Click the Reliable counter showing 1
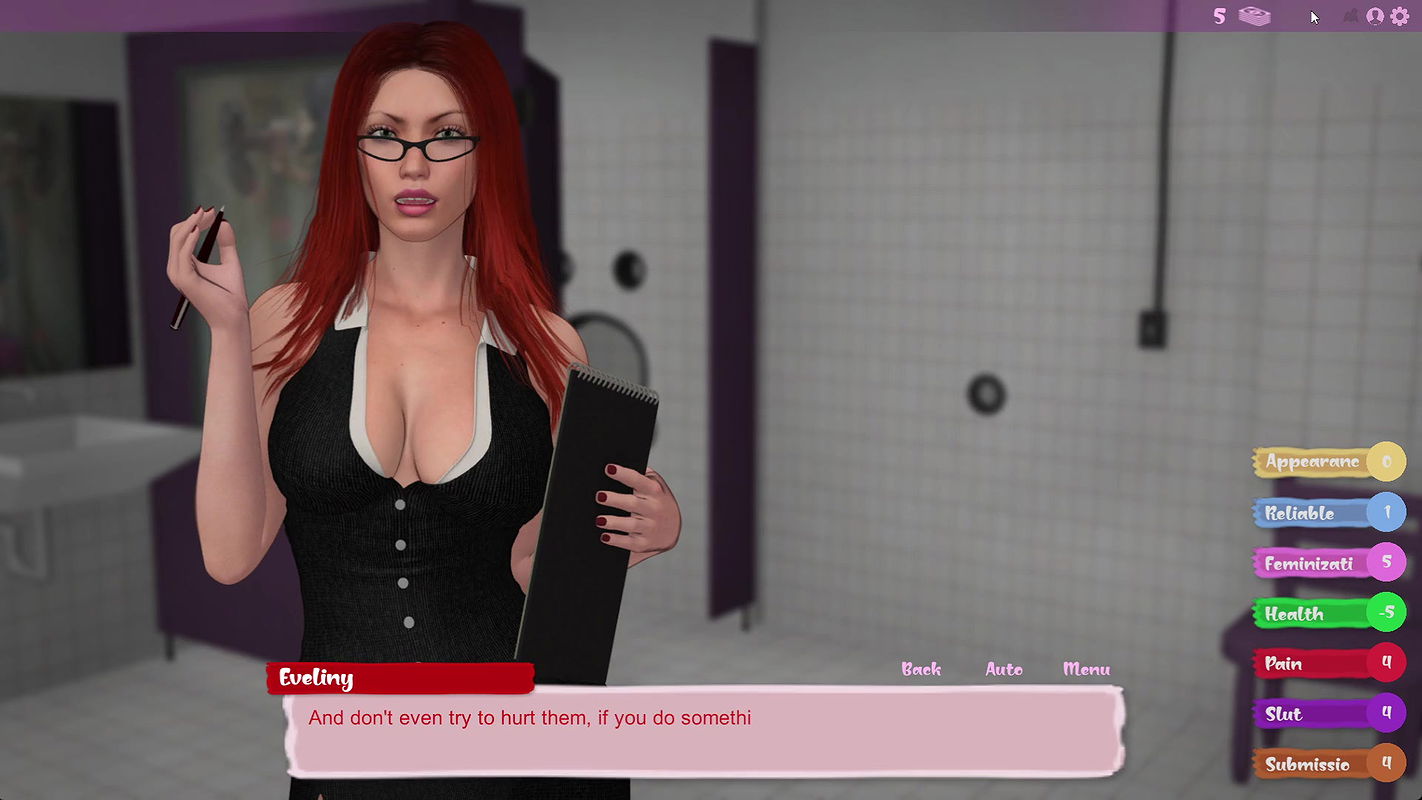The height and width of the screenshot is (800, 1422). (x=1389, y=511)
